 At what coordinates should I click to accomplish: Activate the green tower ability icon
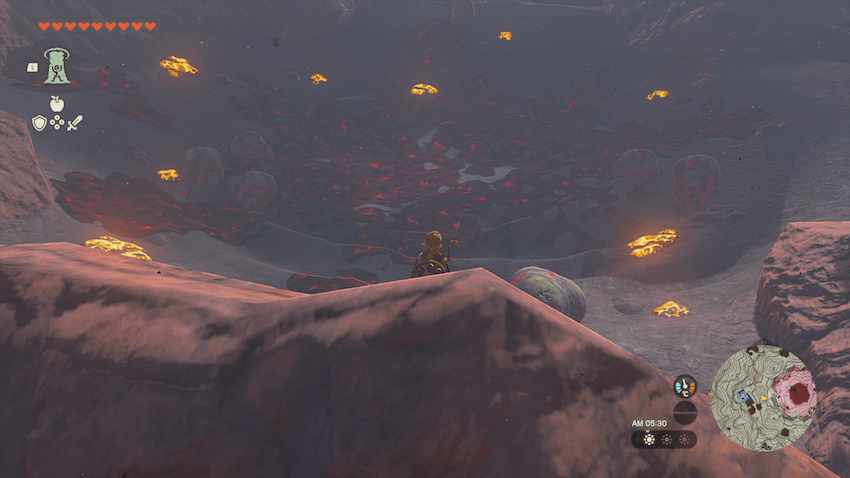[57, 66]
